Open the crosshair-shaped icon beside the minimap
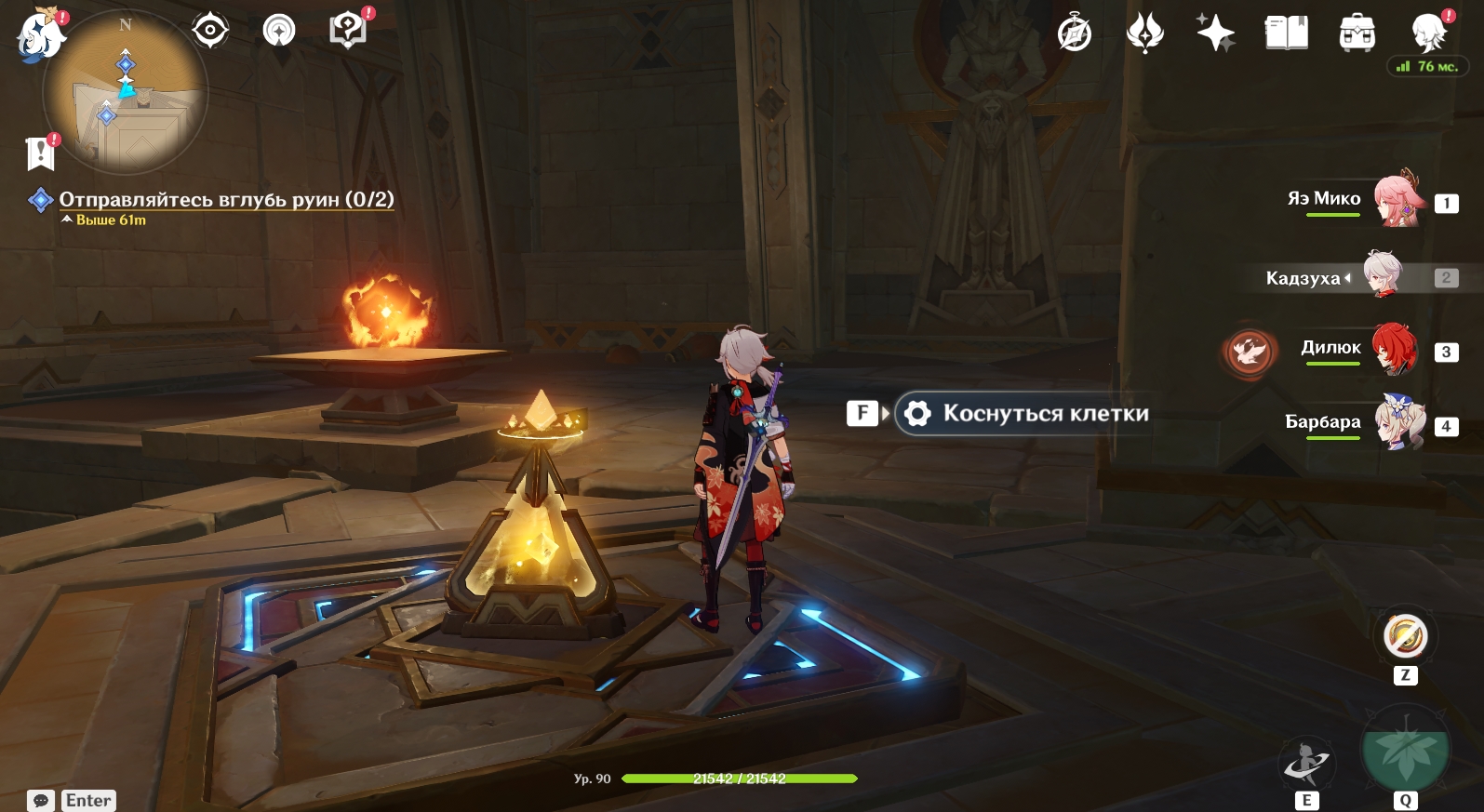 coord(210,31)
